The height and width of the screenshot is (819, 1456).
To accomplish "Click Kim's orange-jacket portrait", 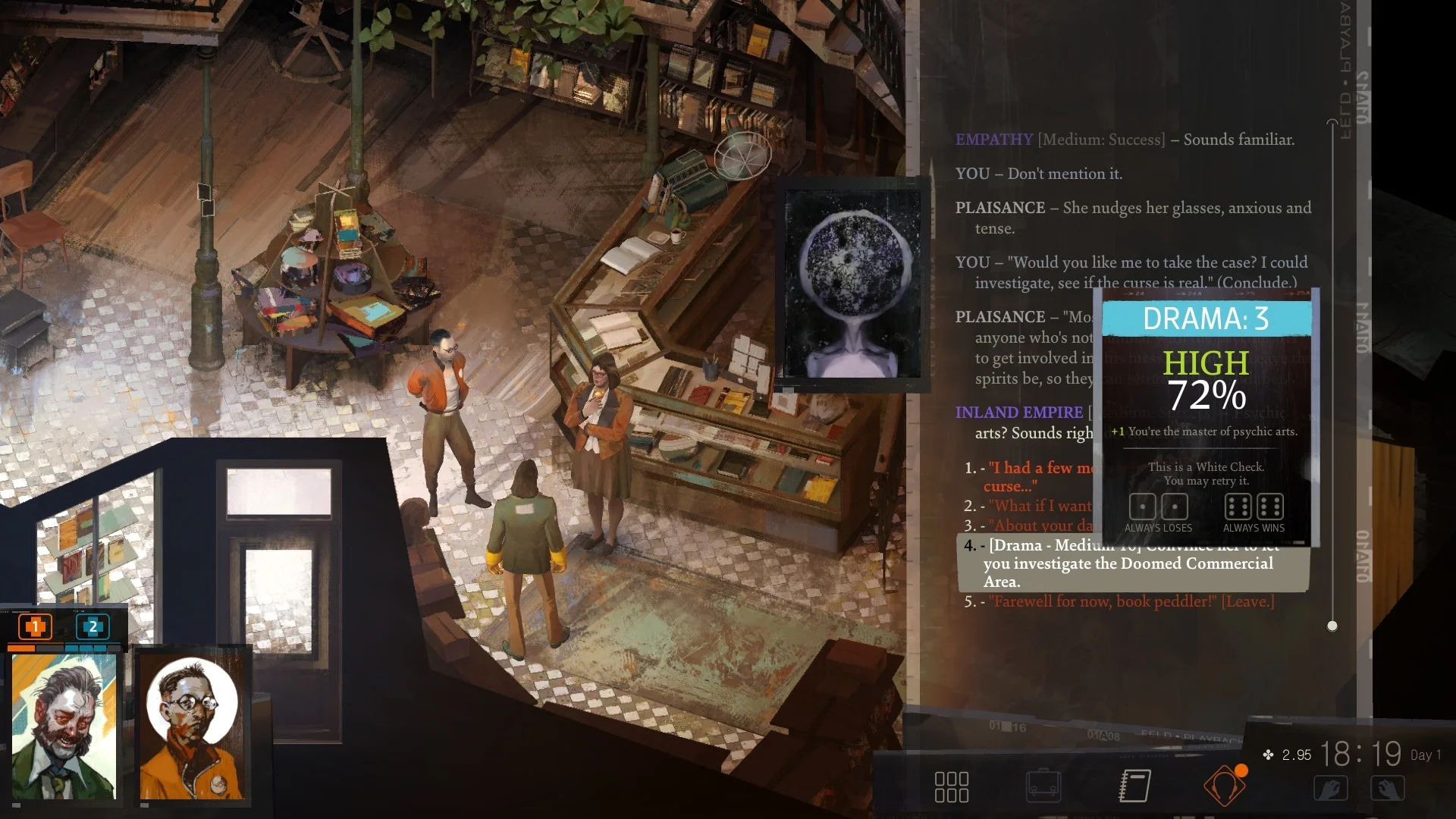I will click(x=192, y=728).
